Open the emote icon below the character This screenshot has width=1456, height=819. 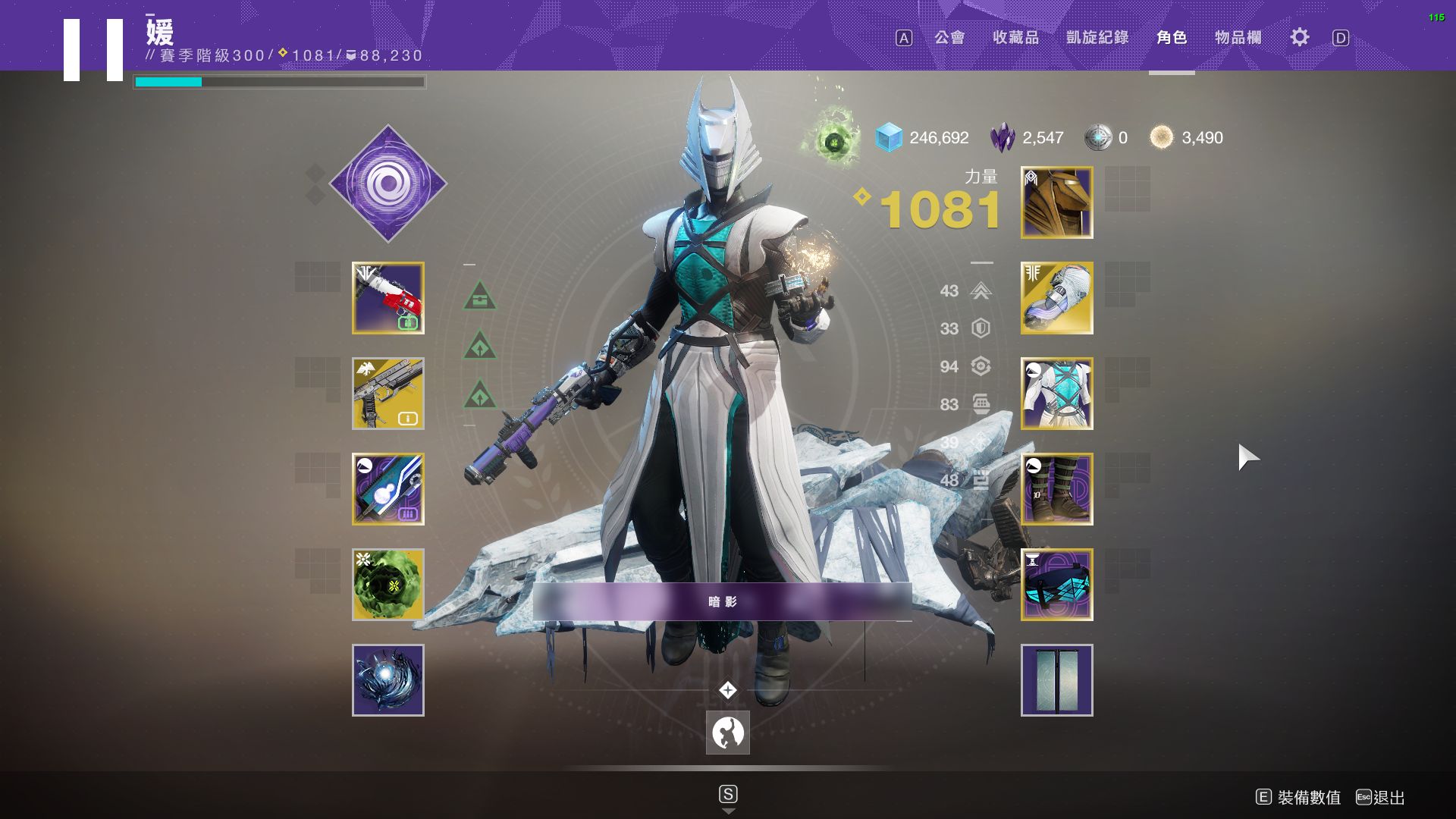click(x=728, y=733)
